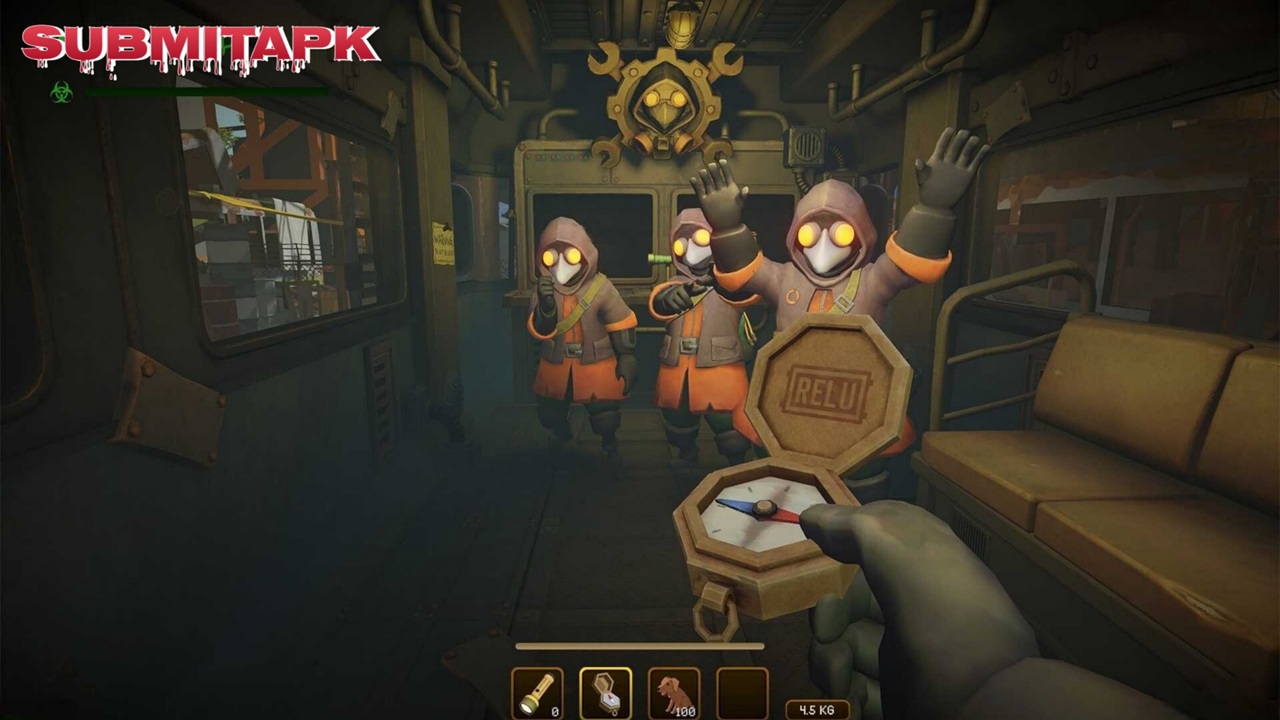Choose the compass slot in the hotbar
The height and width of the screenshot is (720, 1280).
point(605,693)
